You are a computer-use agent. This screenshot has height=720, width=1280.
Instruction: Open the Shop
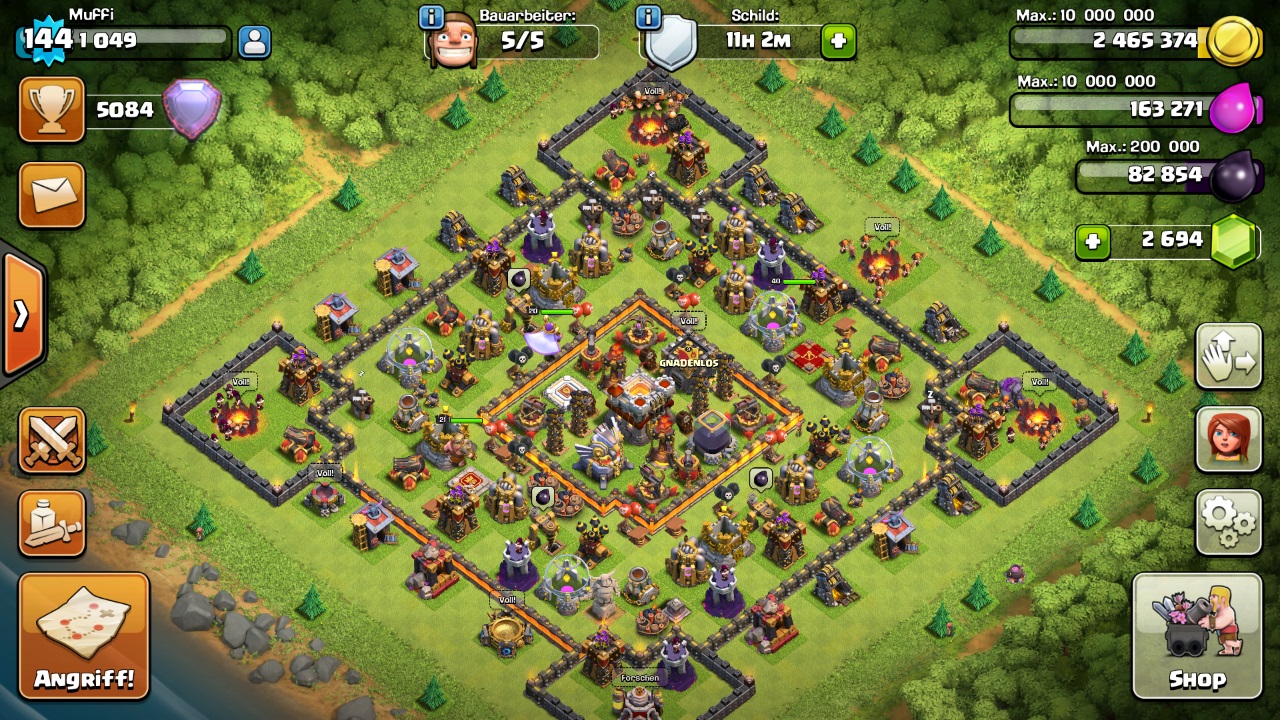[x=1198, y=636]
